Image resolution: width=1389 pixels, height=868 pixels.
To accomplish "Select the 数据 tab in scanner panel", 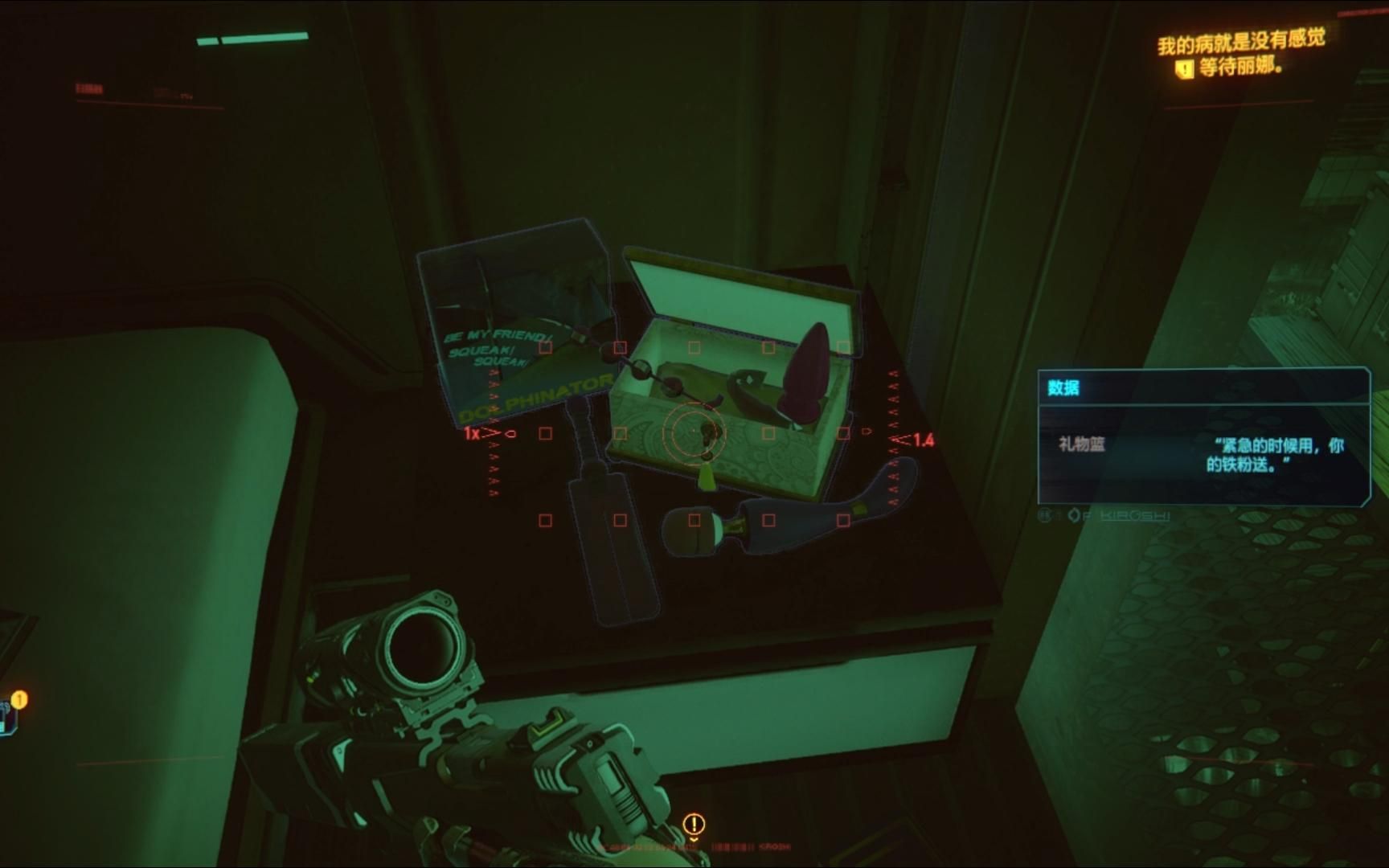I will (1063, 388).
